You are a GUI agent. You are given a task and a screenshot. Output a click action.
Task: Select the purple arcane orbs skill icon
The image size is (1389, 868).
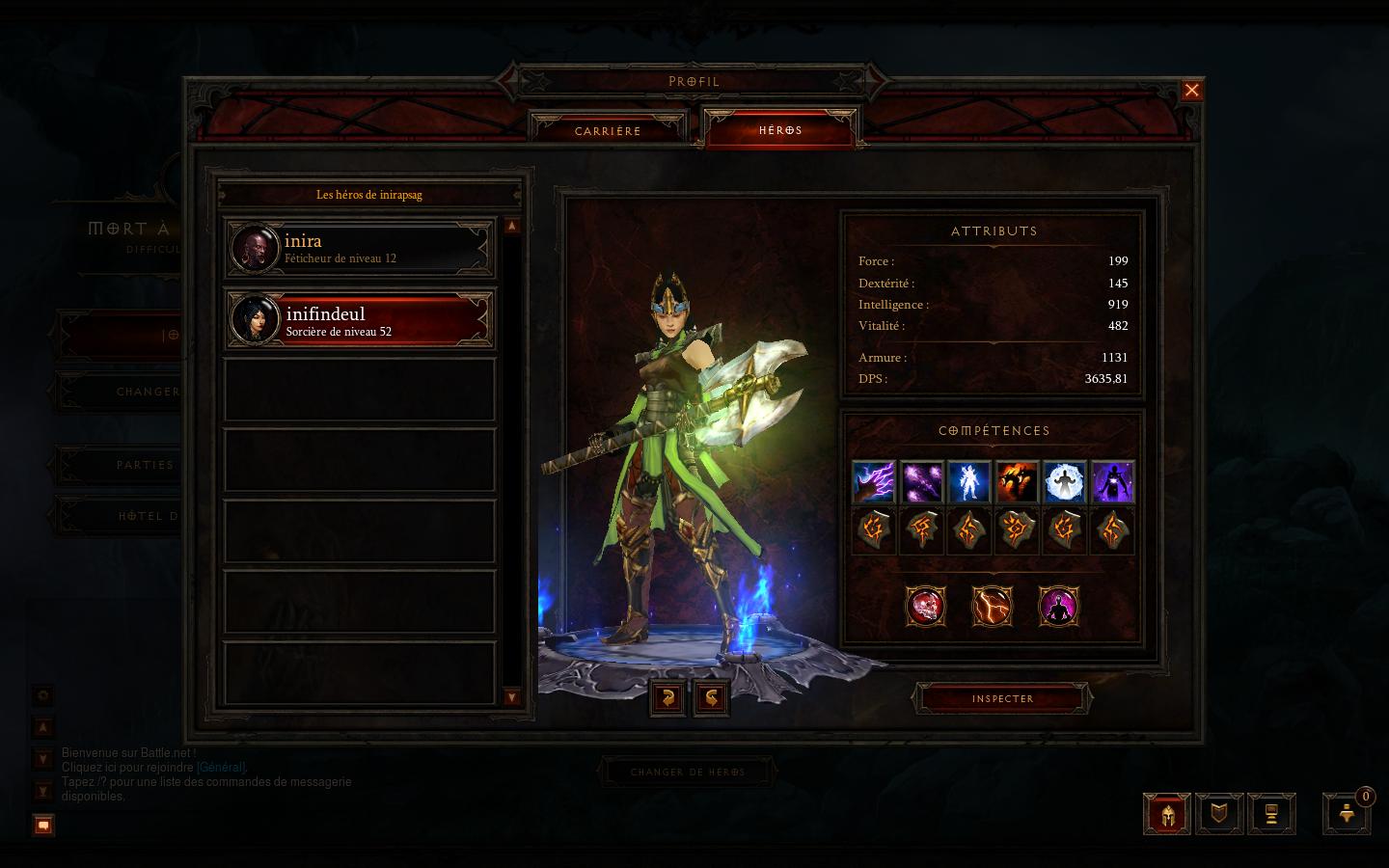pyautogui.click(x=922, y=481)
